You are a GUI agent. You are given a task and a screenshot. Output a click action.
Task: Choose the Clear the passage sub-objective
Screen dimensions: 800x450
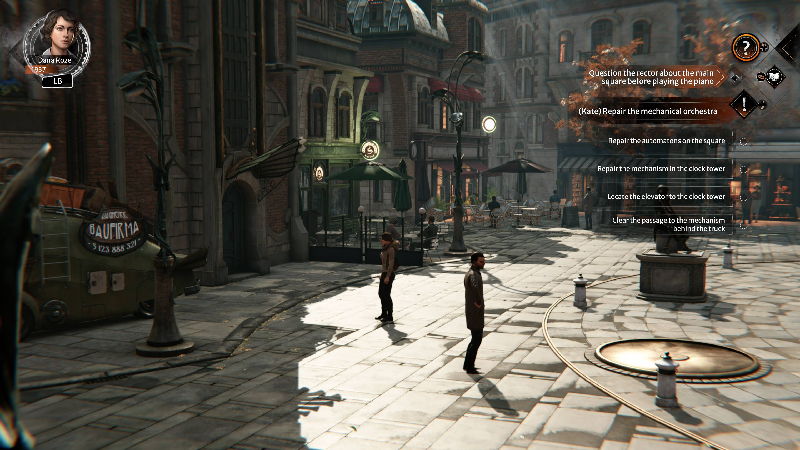(666, 224)
